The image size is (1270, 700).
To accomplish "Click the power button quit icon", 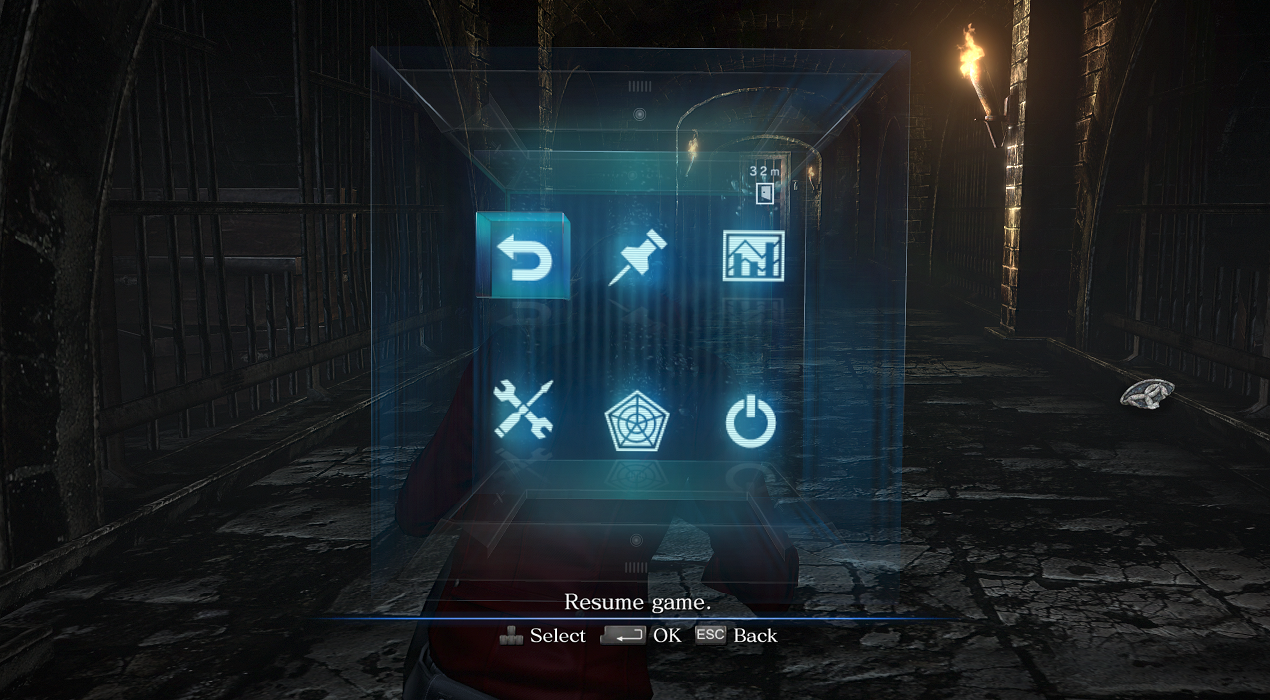I will pos(750,423).
